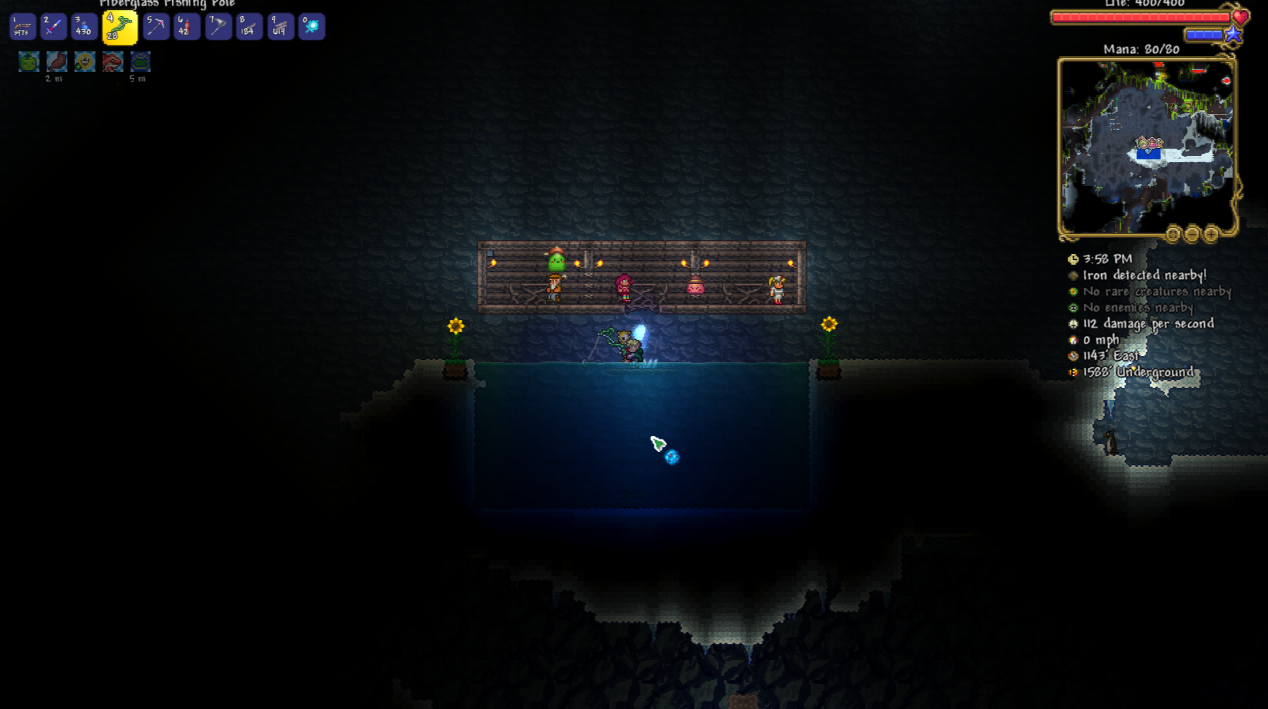Select the red potion stack of 42
The image size is (1268, 709).
pyautogui.click(x=186, y=27)
